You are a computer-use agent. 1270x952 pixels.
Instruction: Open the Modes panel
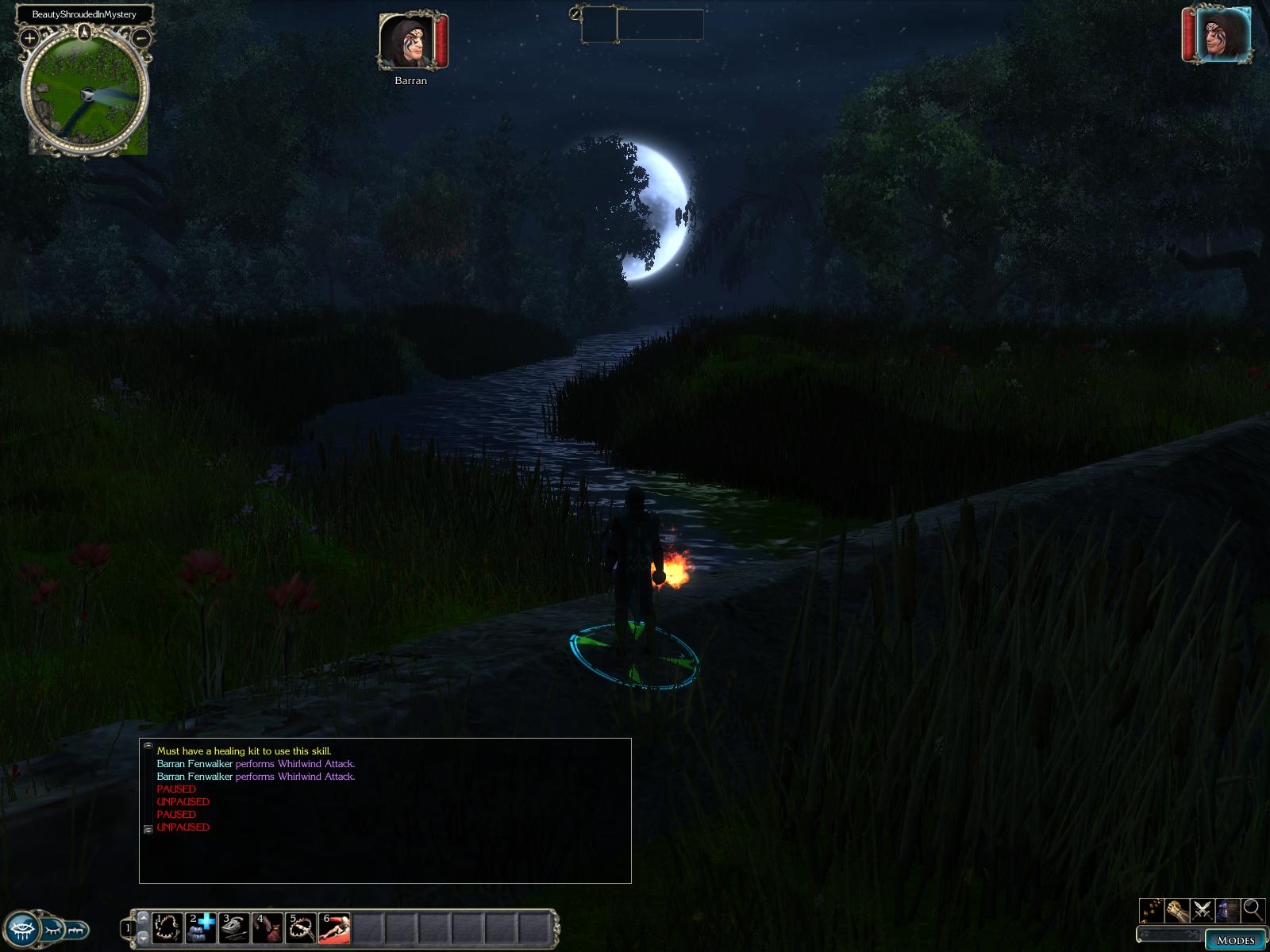pos(1235,940)
